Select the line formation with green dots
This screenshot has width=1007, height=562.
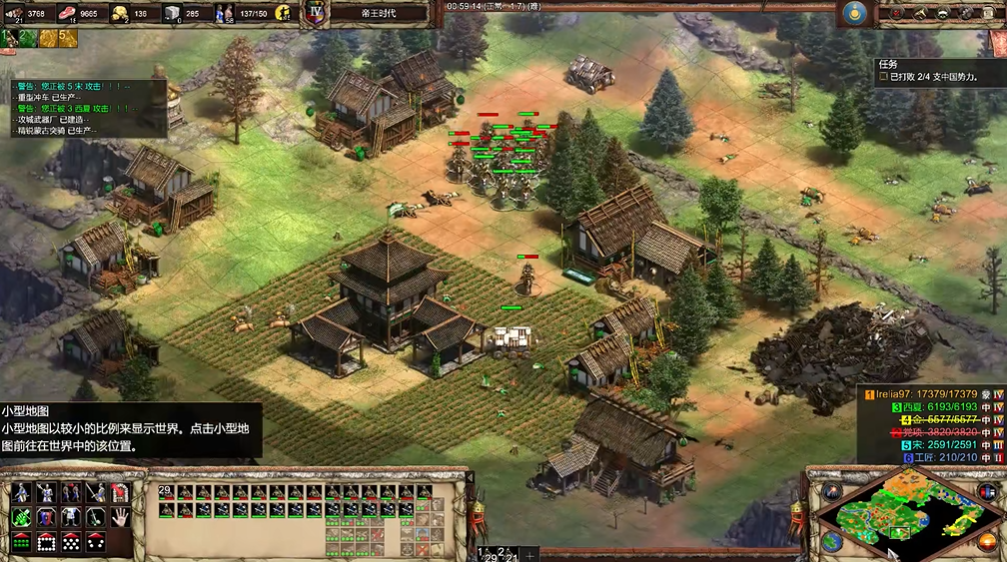coord(21,542)
